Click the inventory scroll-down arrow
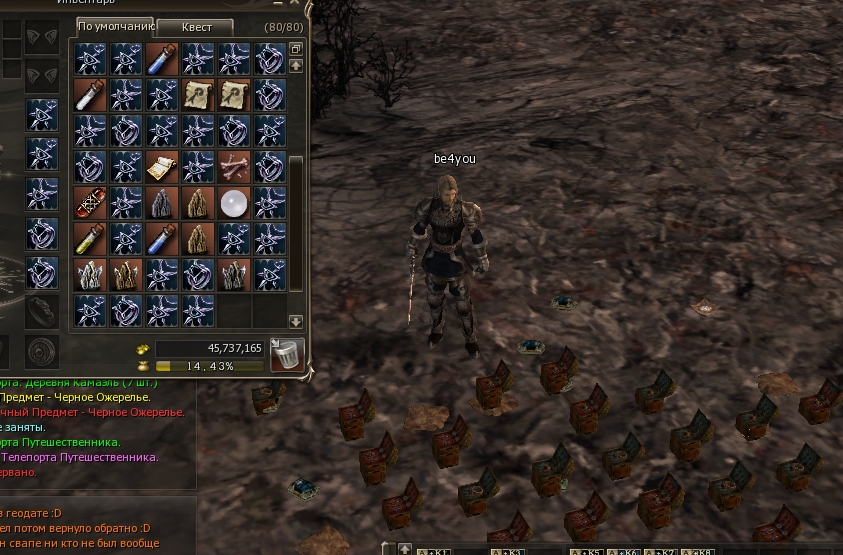Viewport: 843px width, 555px height. click(296, 322)
